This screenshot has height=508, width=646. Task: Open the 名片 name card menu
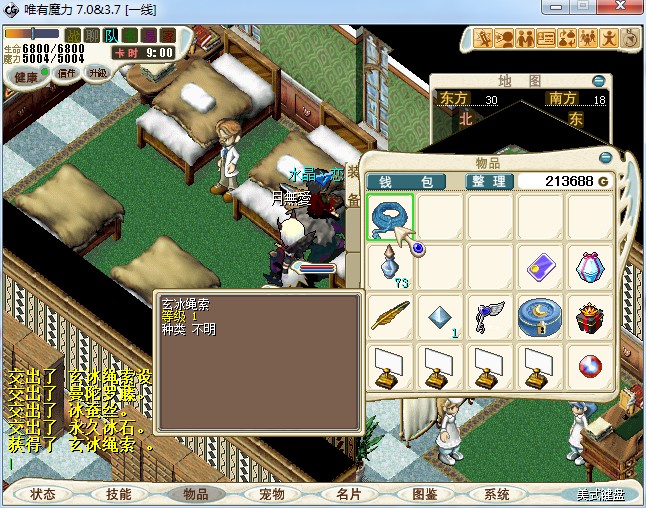(x=347, y=494)
